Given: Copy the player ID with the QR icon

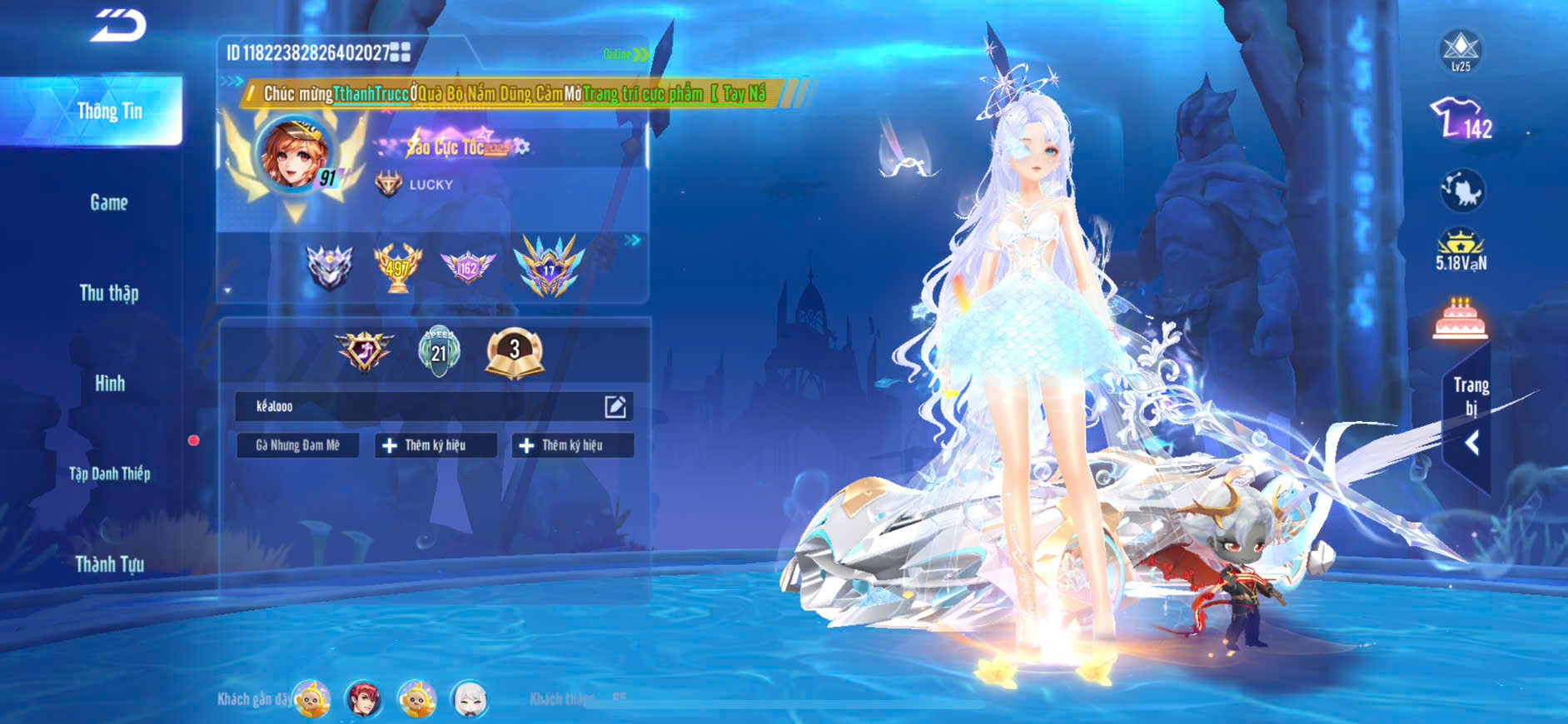Looking at the screenshot, I should pyautogui.click(x=401, y=52).
